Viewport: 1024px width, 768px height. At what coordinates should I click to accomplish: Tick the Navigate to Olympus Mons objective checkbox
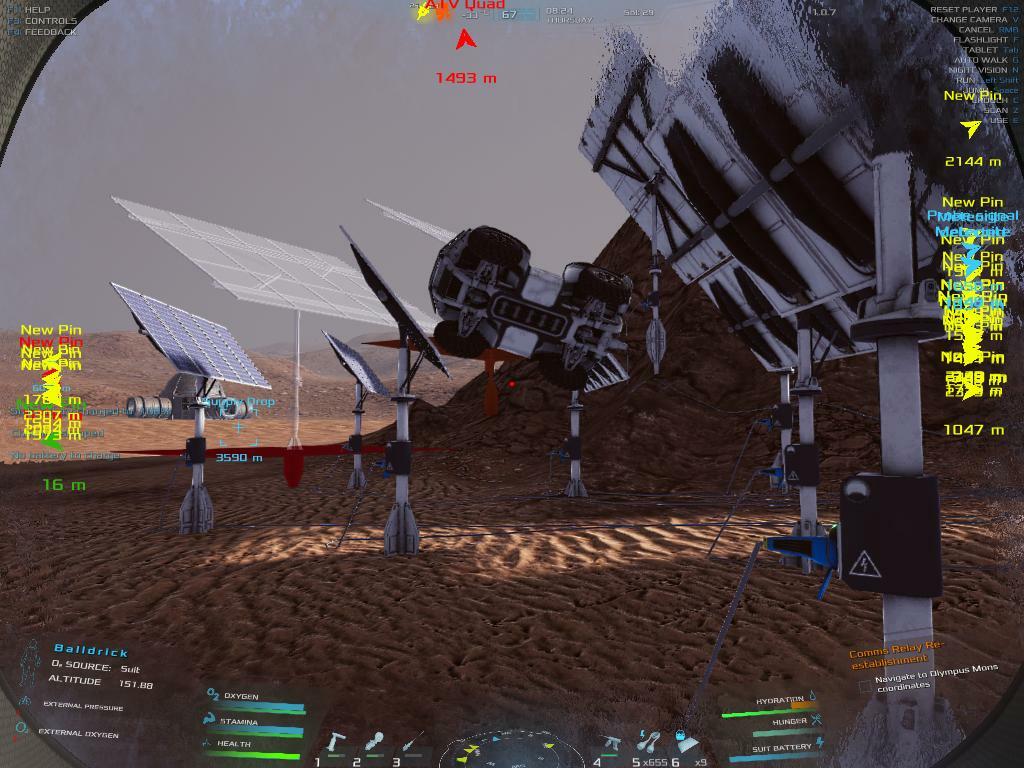(865, 687)
